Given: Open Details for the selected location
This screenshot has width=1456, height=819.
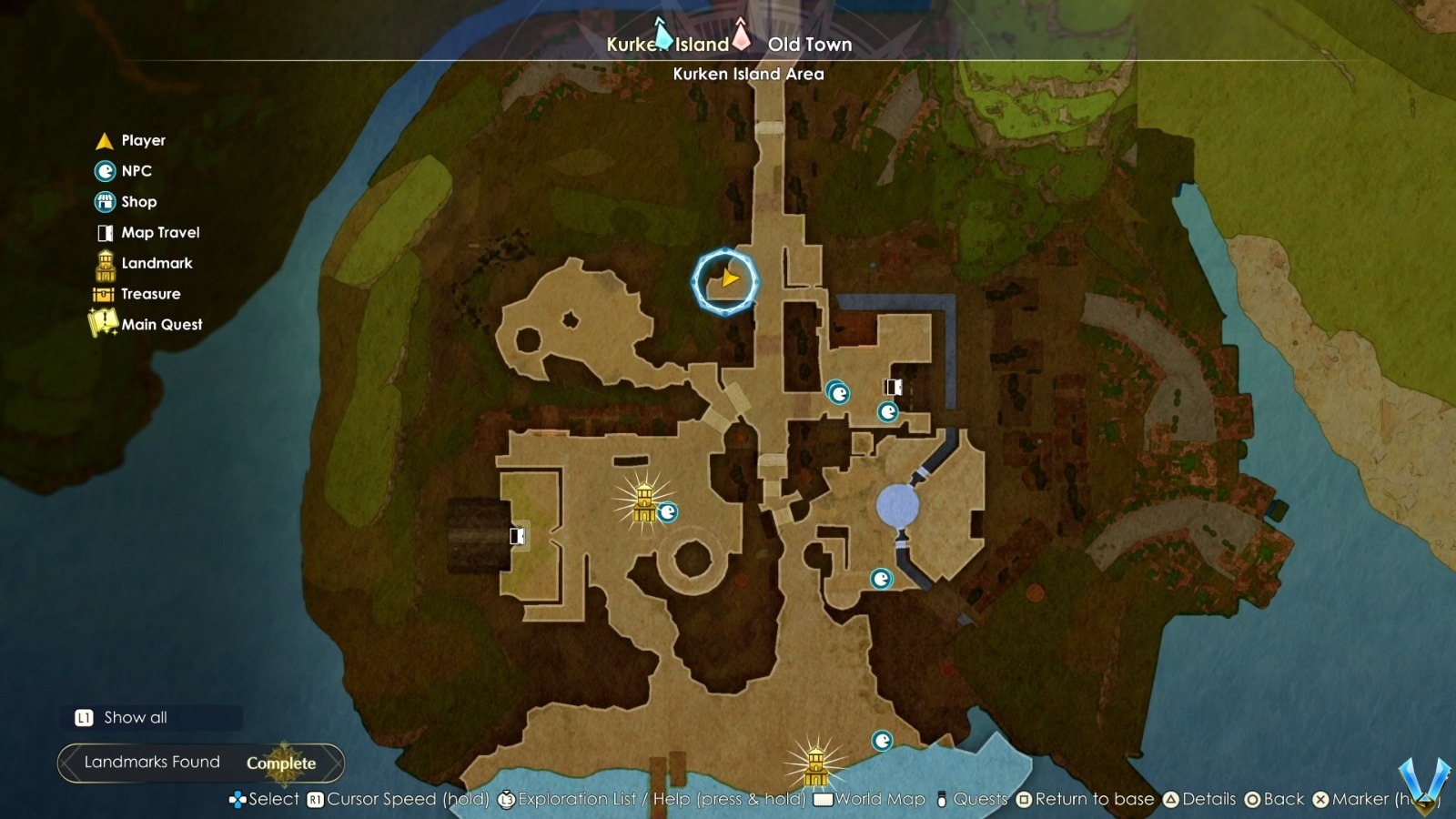Looking at the screenshot, I should click(x=1203, y=799).
